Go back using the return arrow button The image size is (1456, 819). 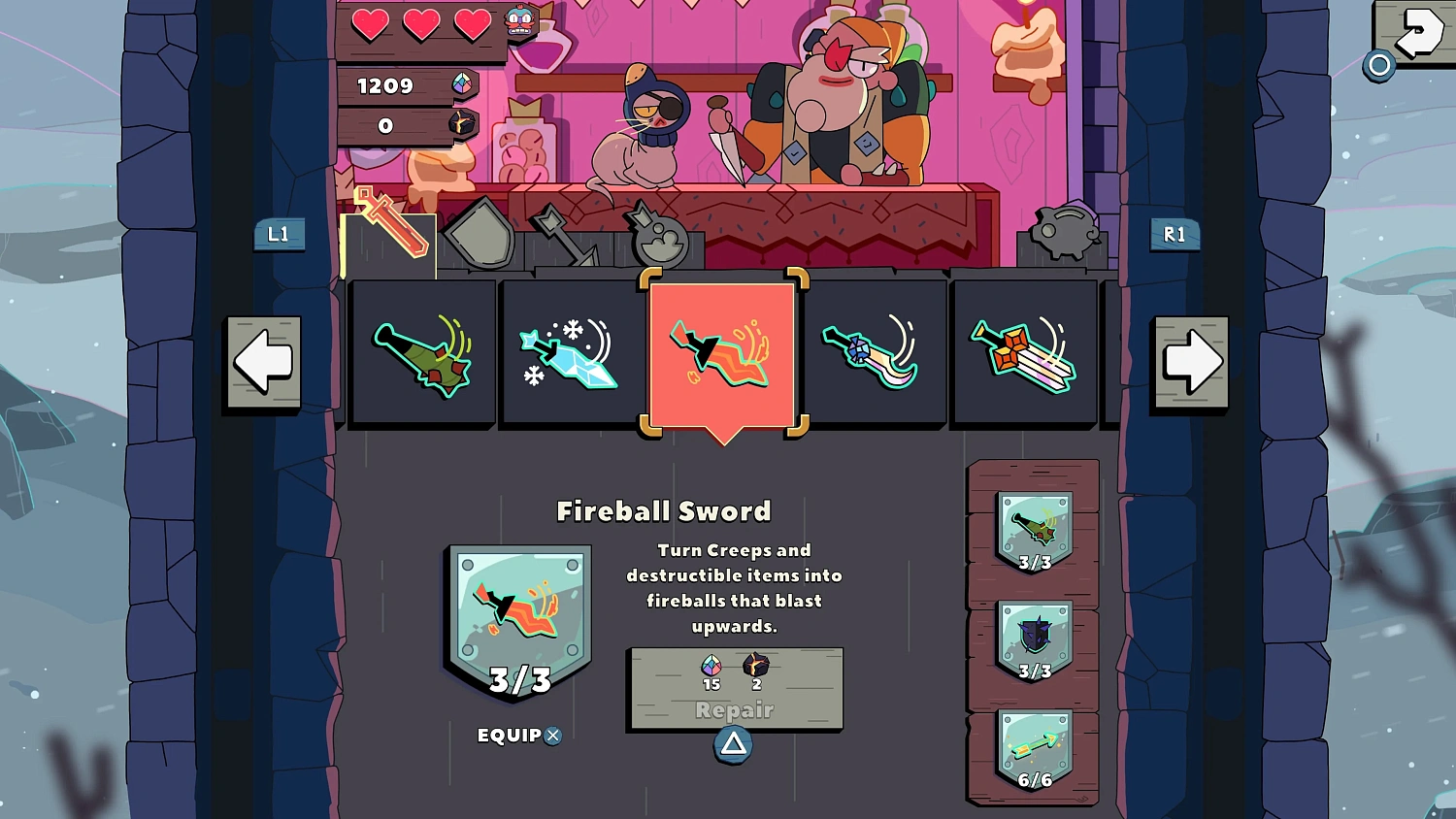(1414, 33)
